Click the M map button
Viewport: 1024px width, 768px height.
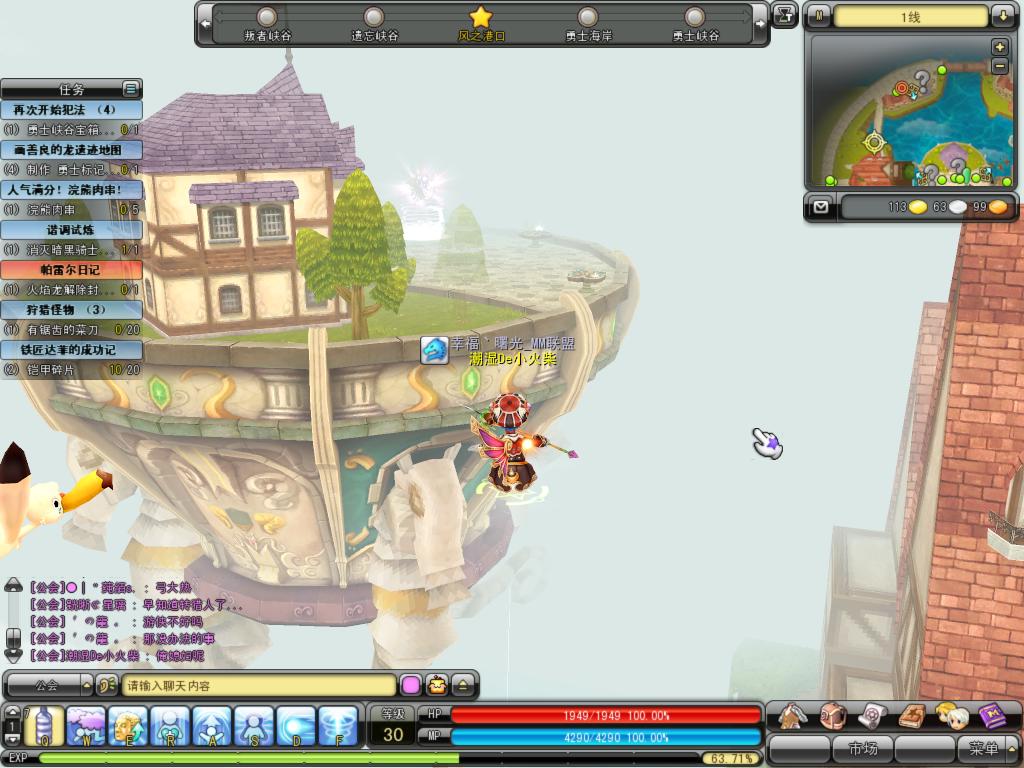click(x=819, y=16)
